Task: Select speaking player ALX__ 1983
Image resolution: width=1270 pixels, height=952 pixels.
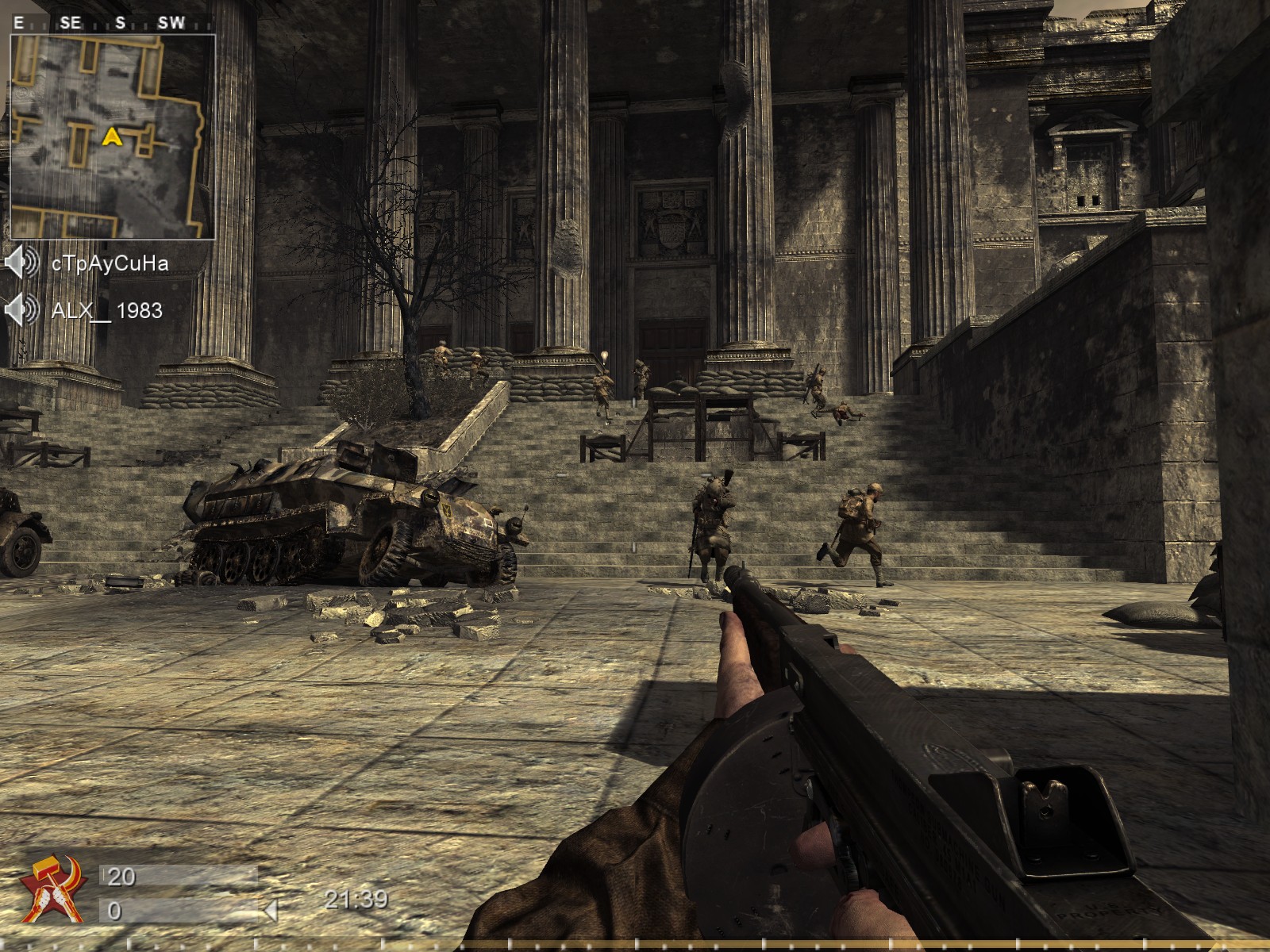Action: pyautogui.click(x=106, y=310)
